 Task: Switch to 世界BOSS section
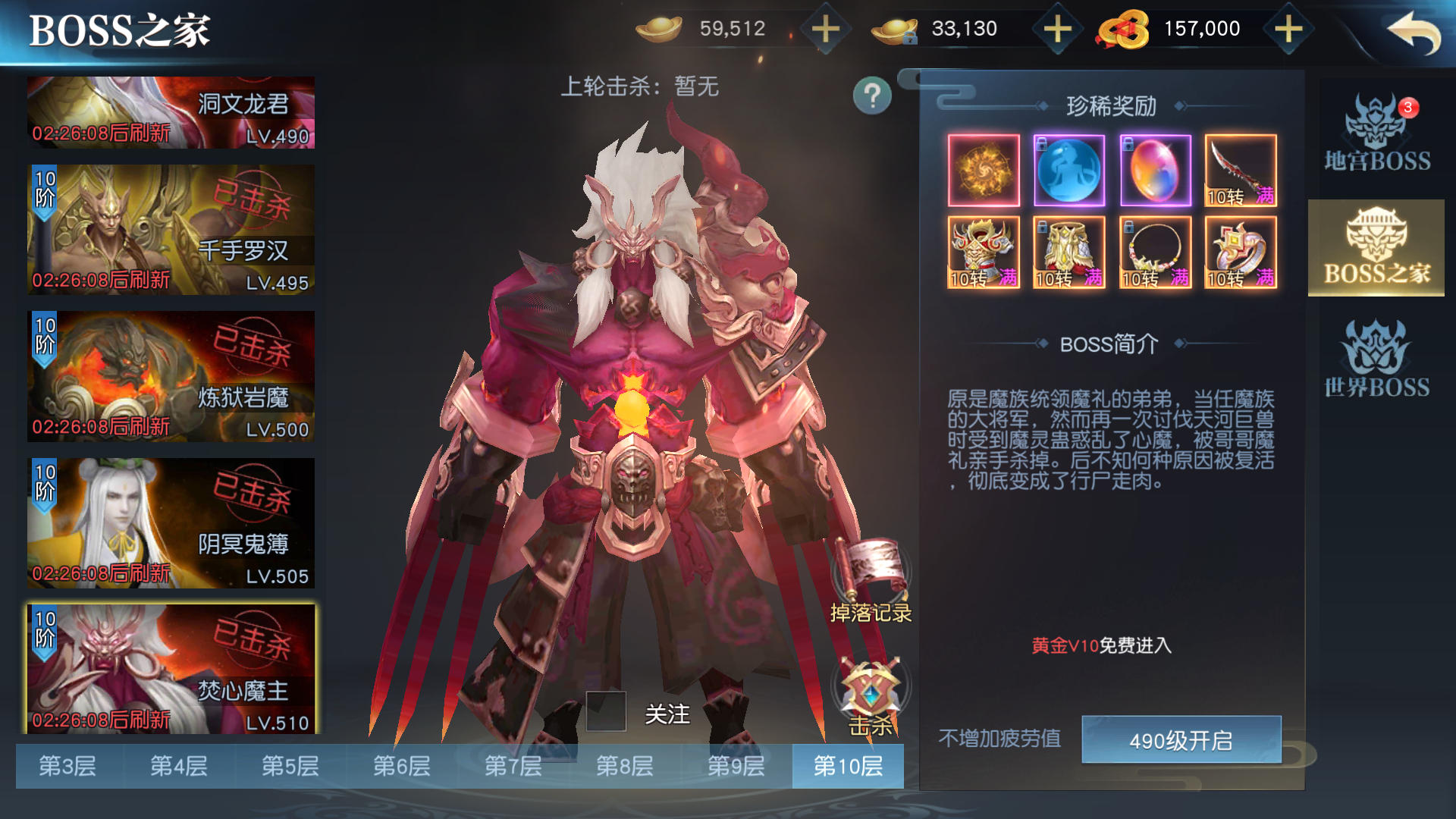(x=1376, y=359)
